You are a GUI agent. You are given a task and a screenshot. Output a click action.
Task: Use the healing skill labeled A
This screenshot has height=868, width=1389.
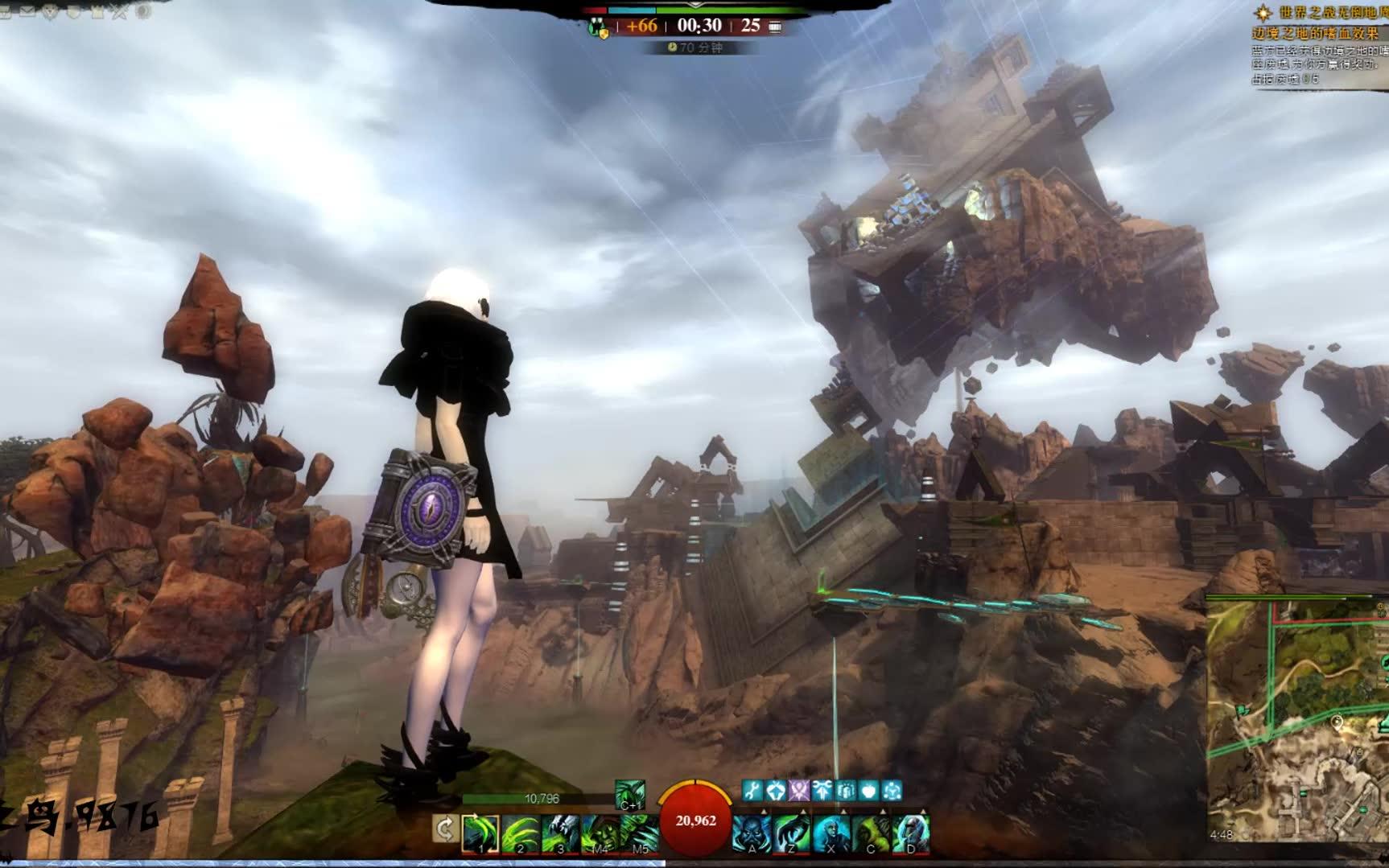point(752,833)
